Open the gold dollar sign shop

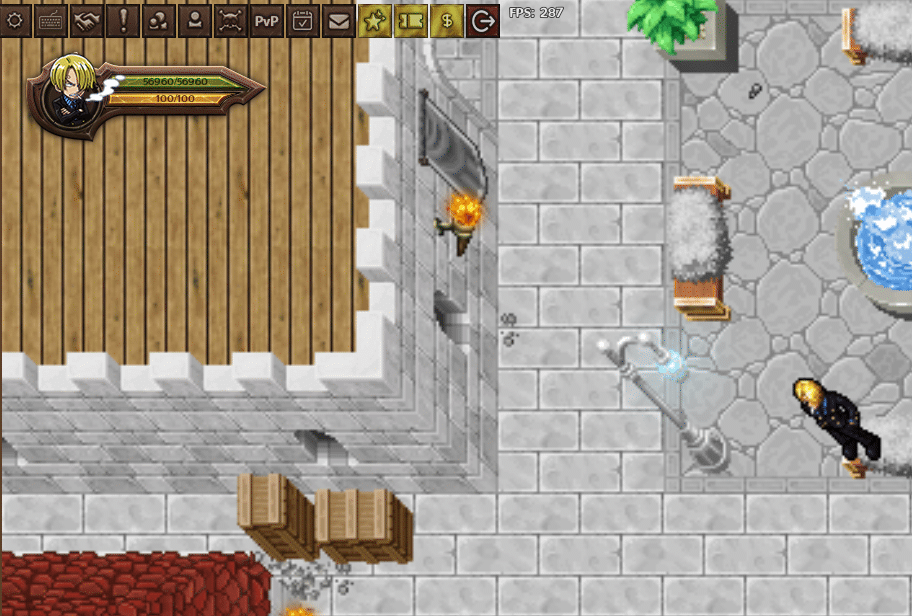(x=447, y=20)
